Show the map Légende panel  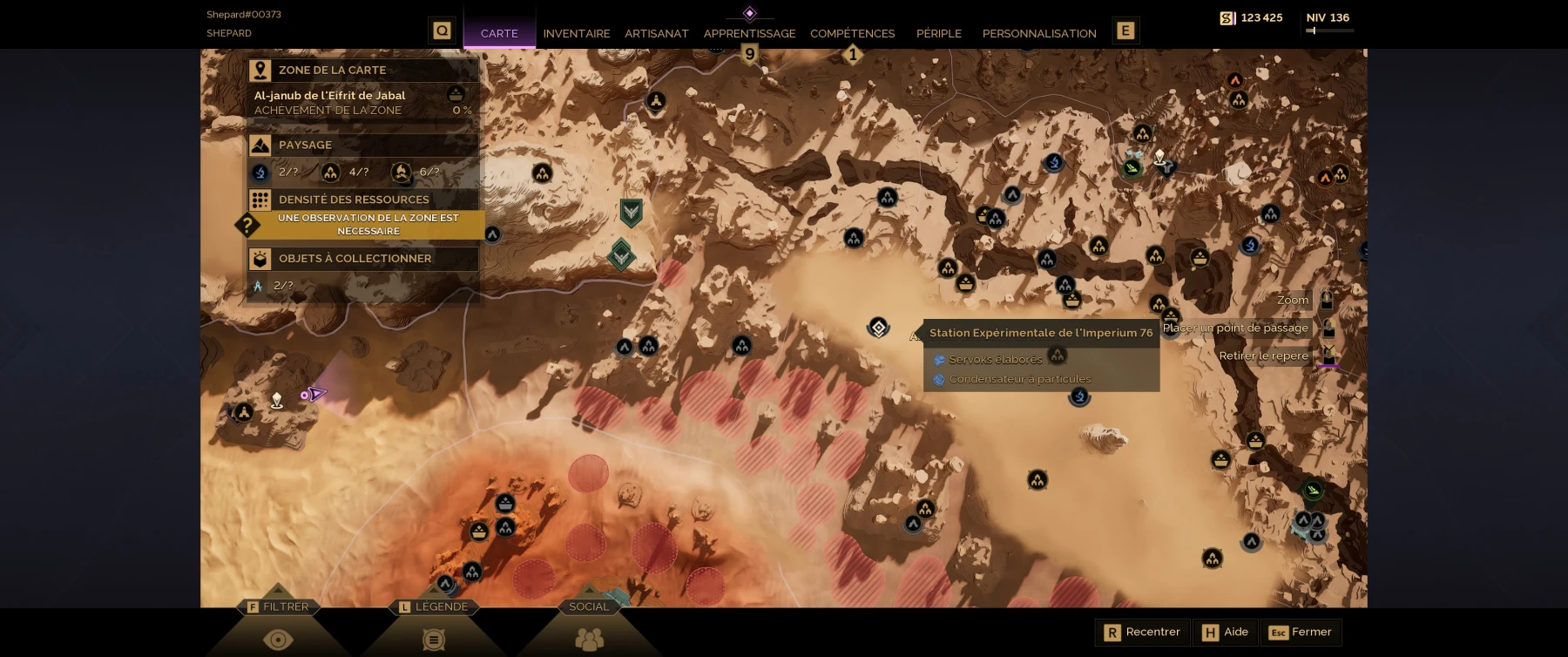[x=433, y=626]
